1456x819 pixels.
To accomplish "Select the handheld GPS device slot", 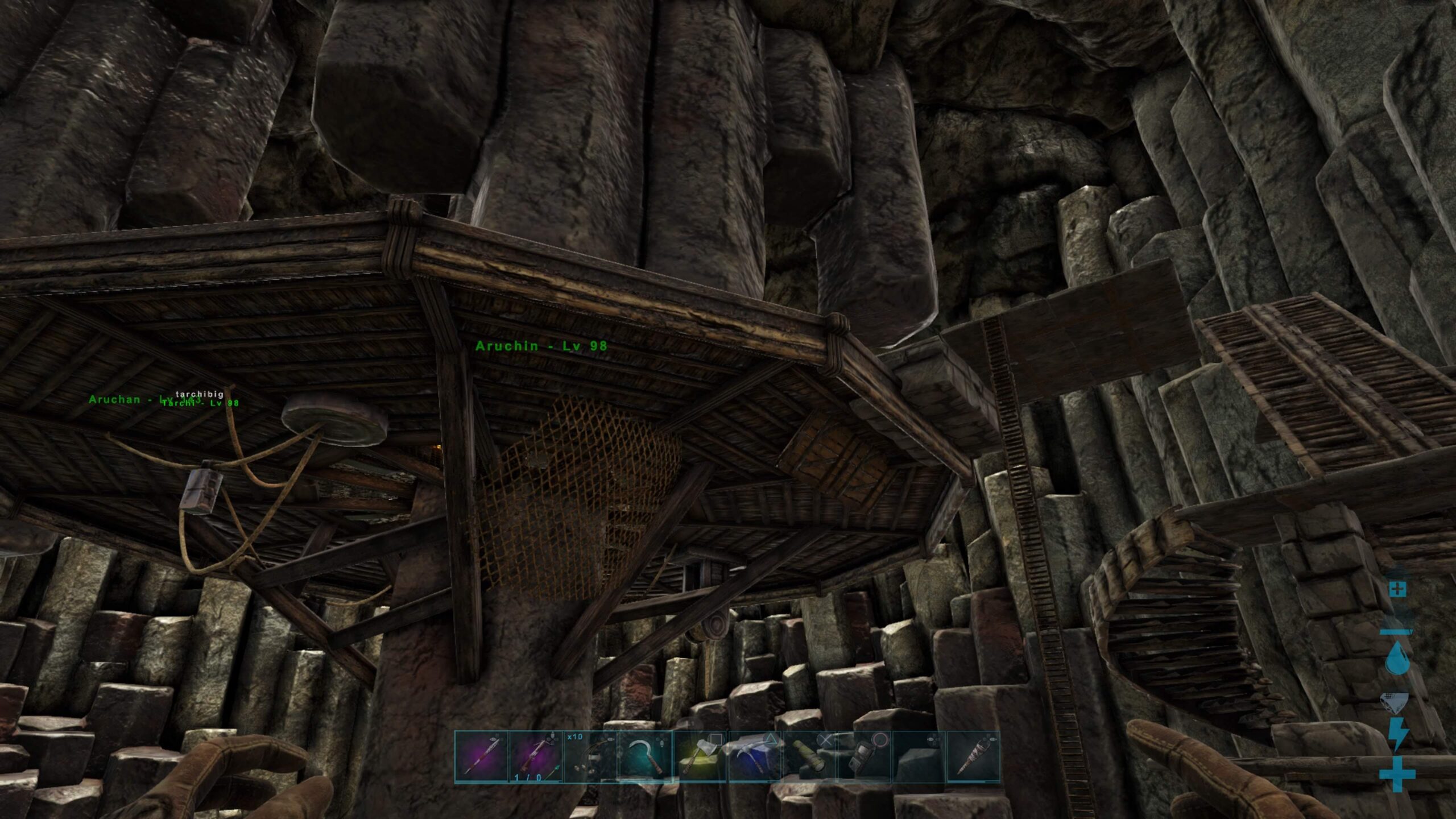I will (863, 757).
